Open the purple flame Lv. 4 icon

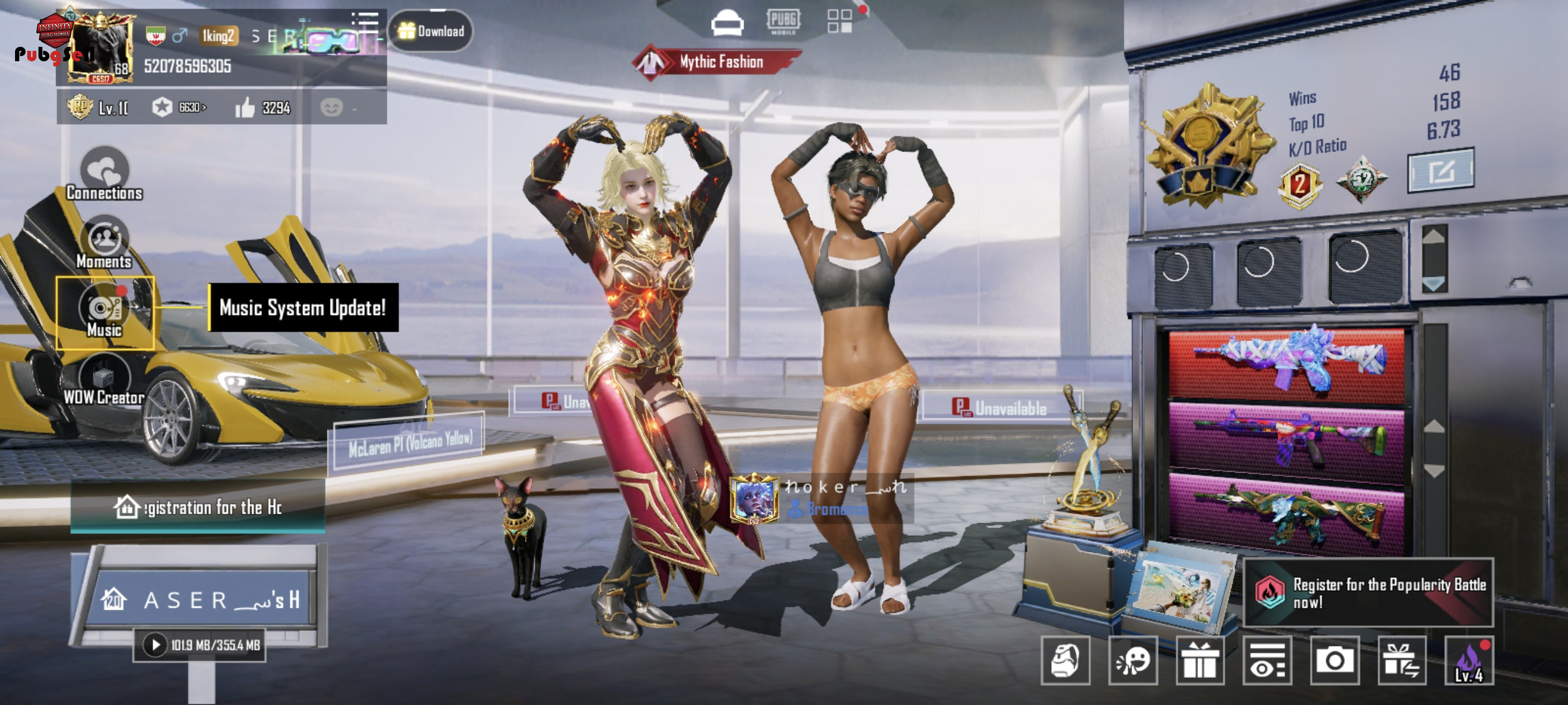1468,661
